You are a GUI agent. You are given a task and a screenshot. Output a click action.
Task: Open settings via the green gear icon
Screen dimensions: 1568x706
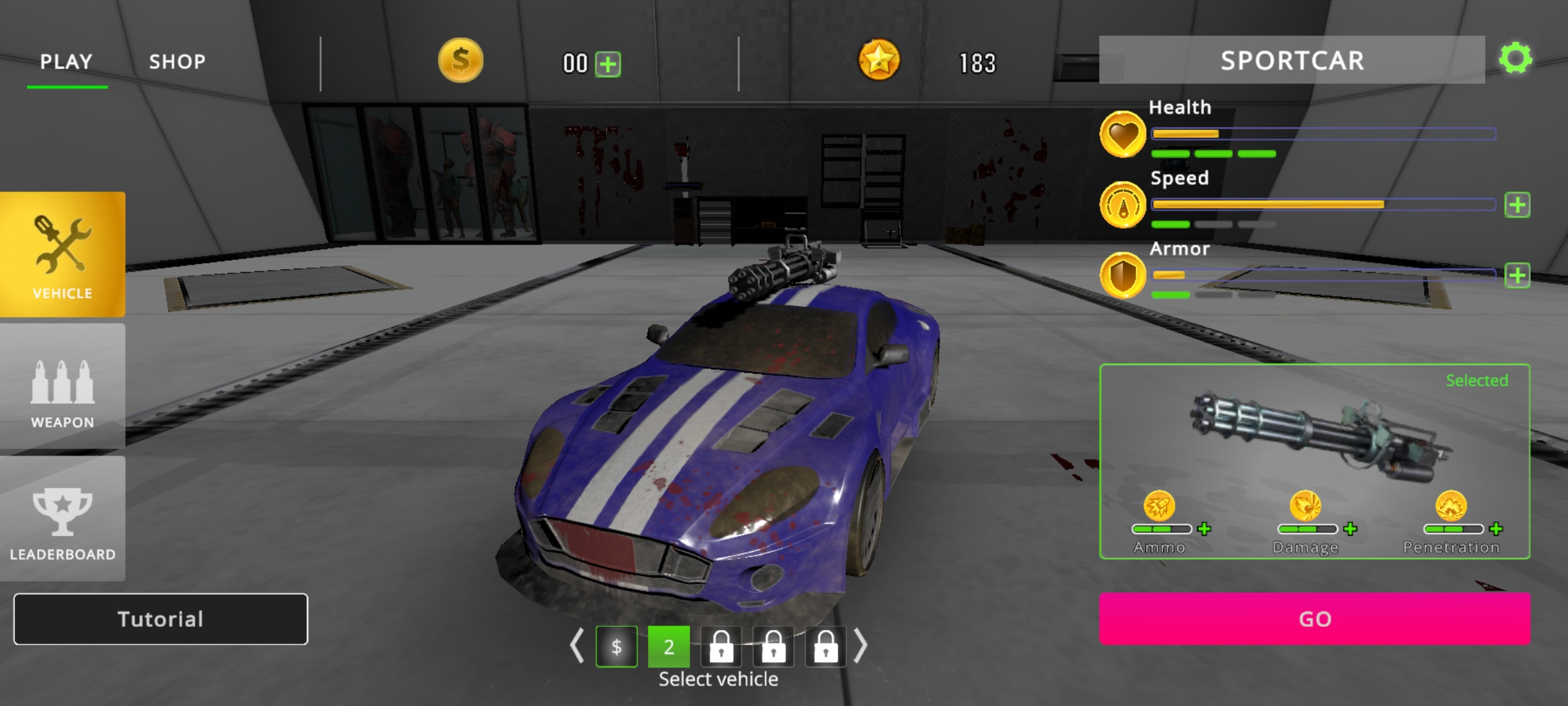(x=1516, y=59)
